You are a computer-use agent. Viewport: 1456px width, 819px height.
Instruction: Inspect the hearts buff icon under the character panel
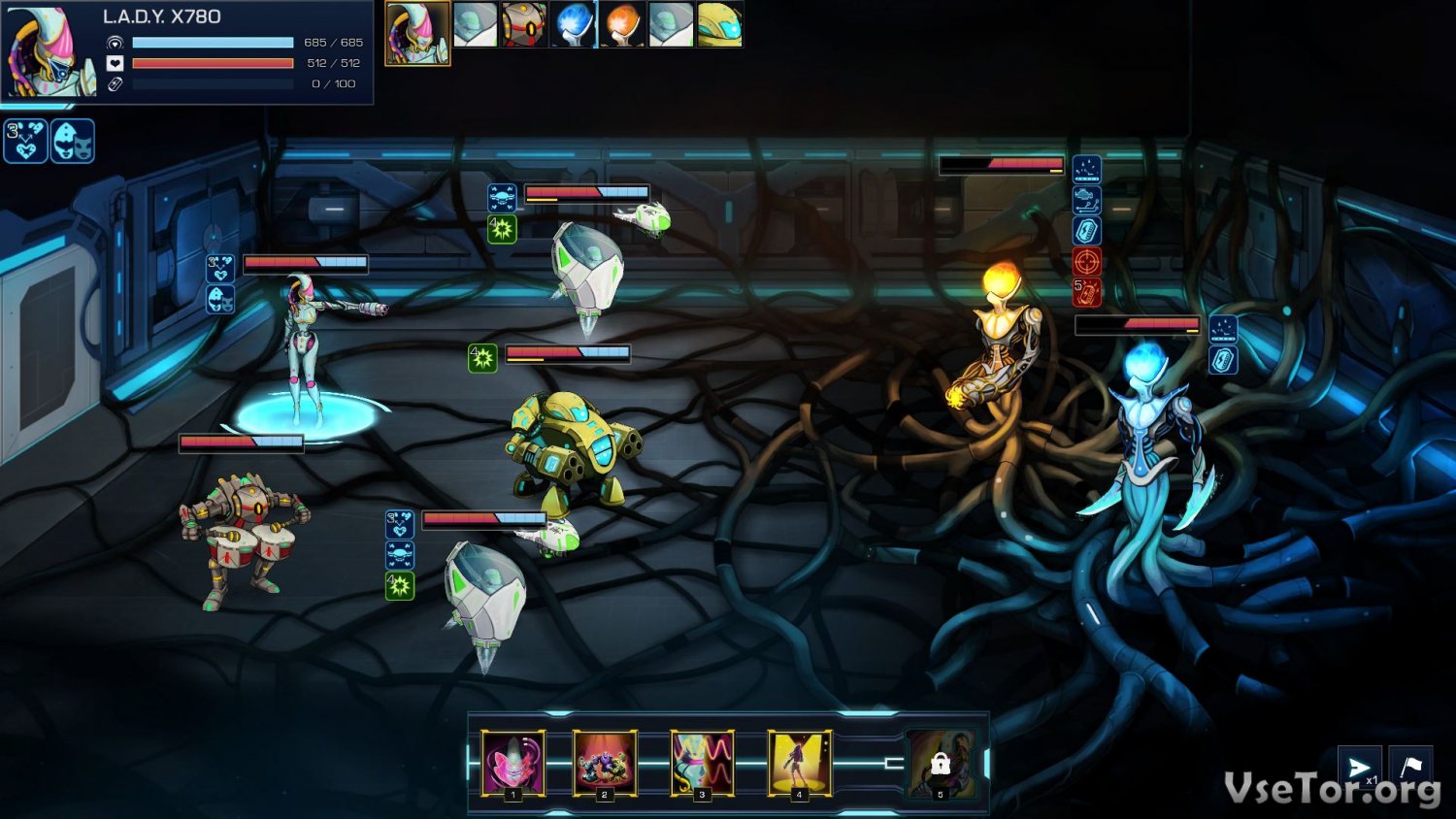click(25, 141)
